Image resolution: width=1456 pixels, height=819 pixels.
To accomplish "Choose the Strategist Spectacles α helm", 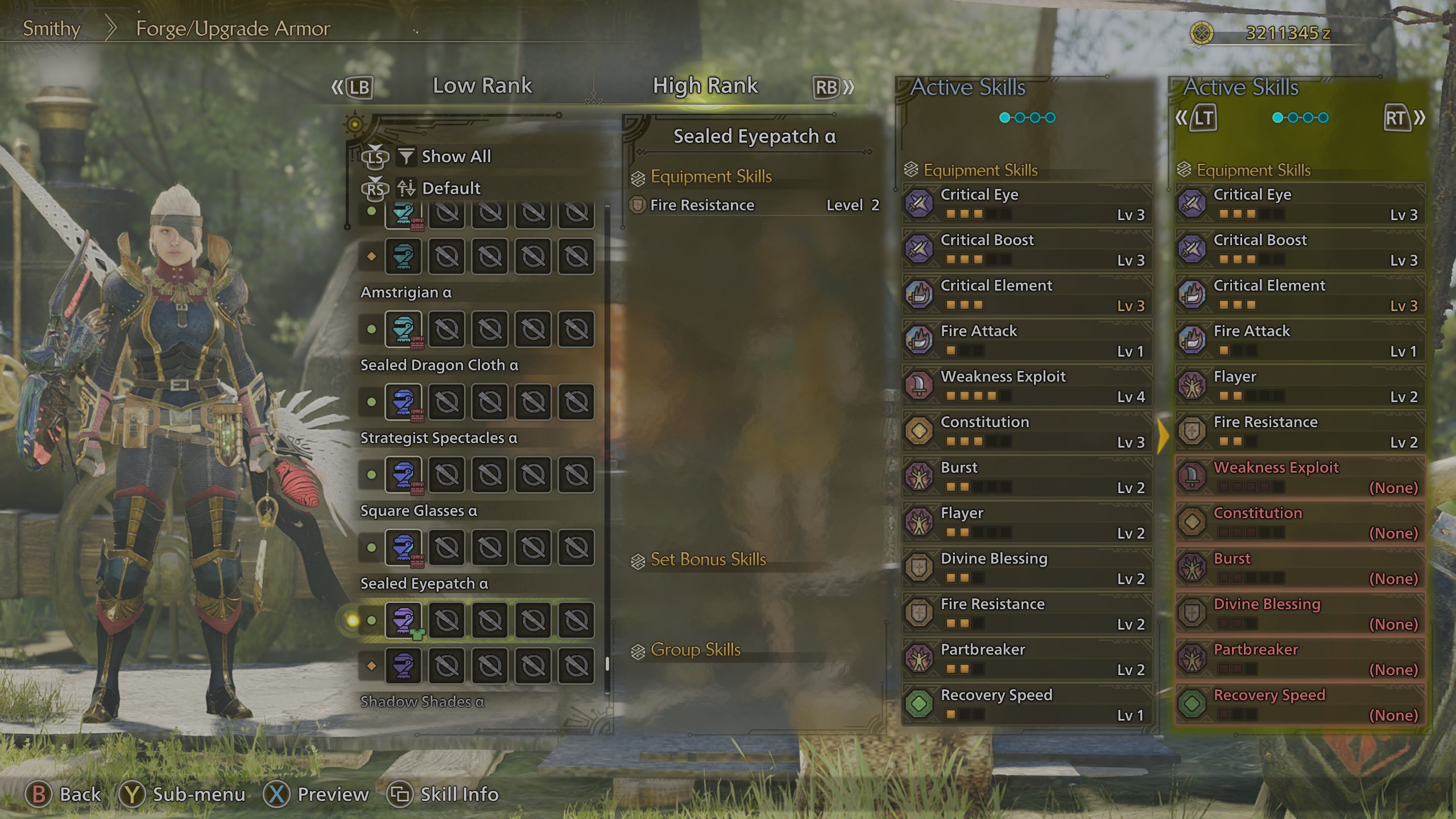I will tap(403, 475).
